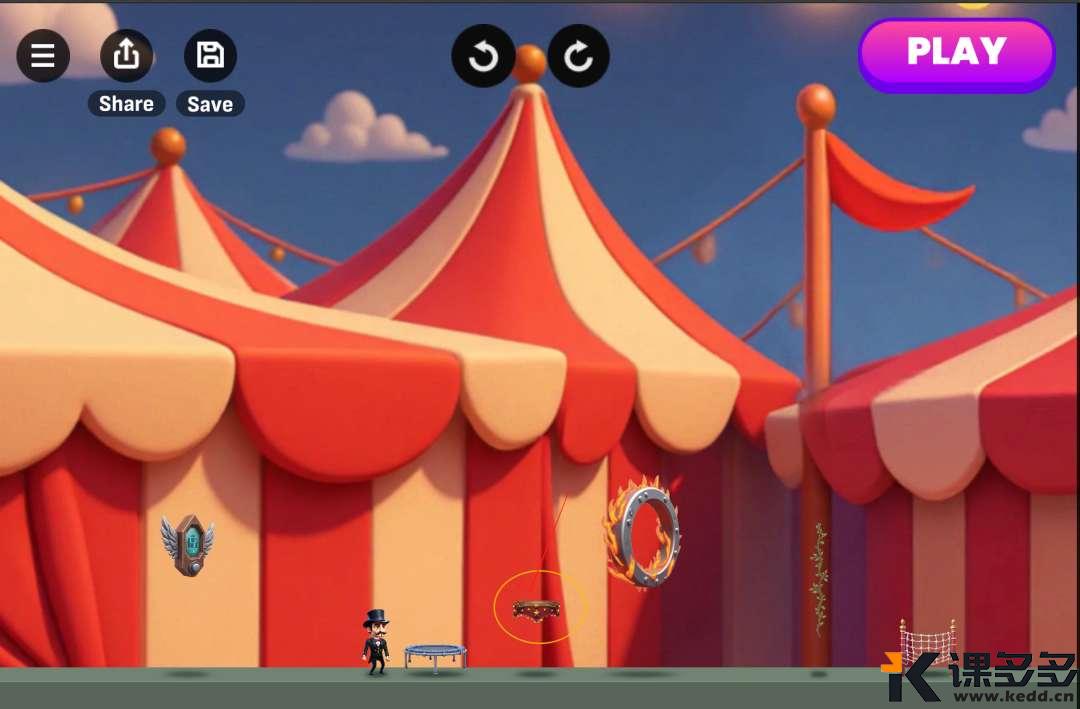Start the game with the PLAY button
The width and height of the screenshot is (1080, 709).
pos(956,53)
